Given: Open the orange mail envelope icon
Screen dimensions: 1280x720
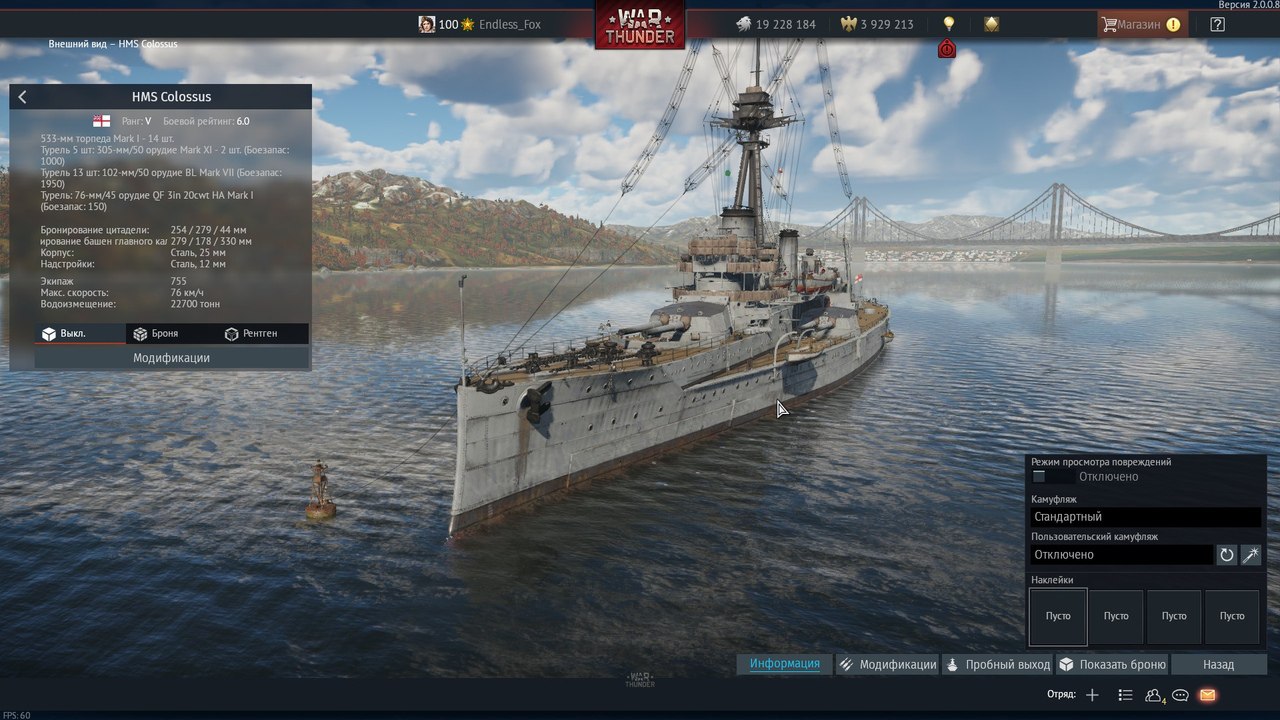Looking at the screenshot, I should 1207,695.
